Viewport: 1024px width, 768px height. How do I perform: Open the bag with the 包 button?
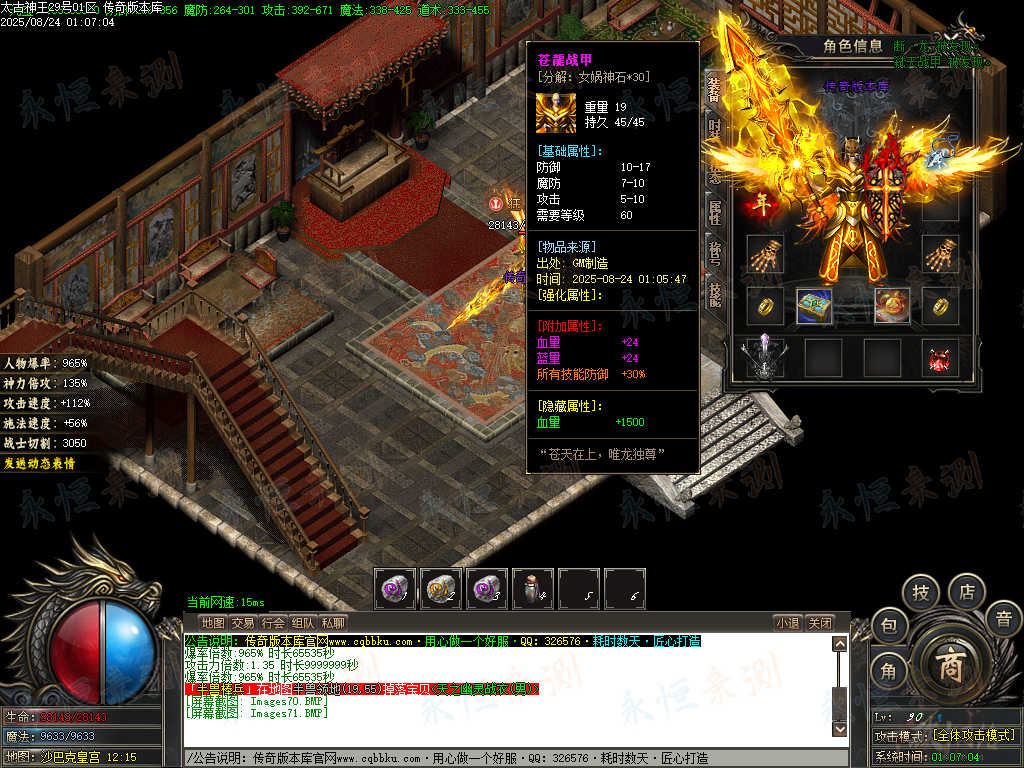pos(888,626)
